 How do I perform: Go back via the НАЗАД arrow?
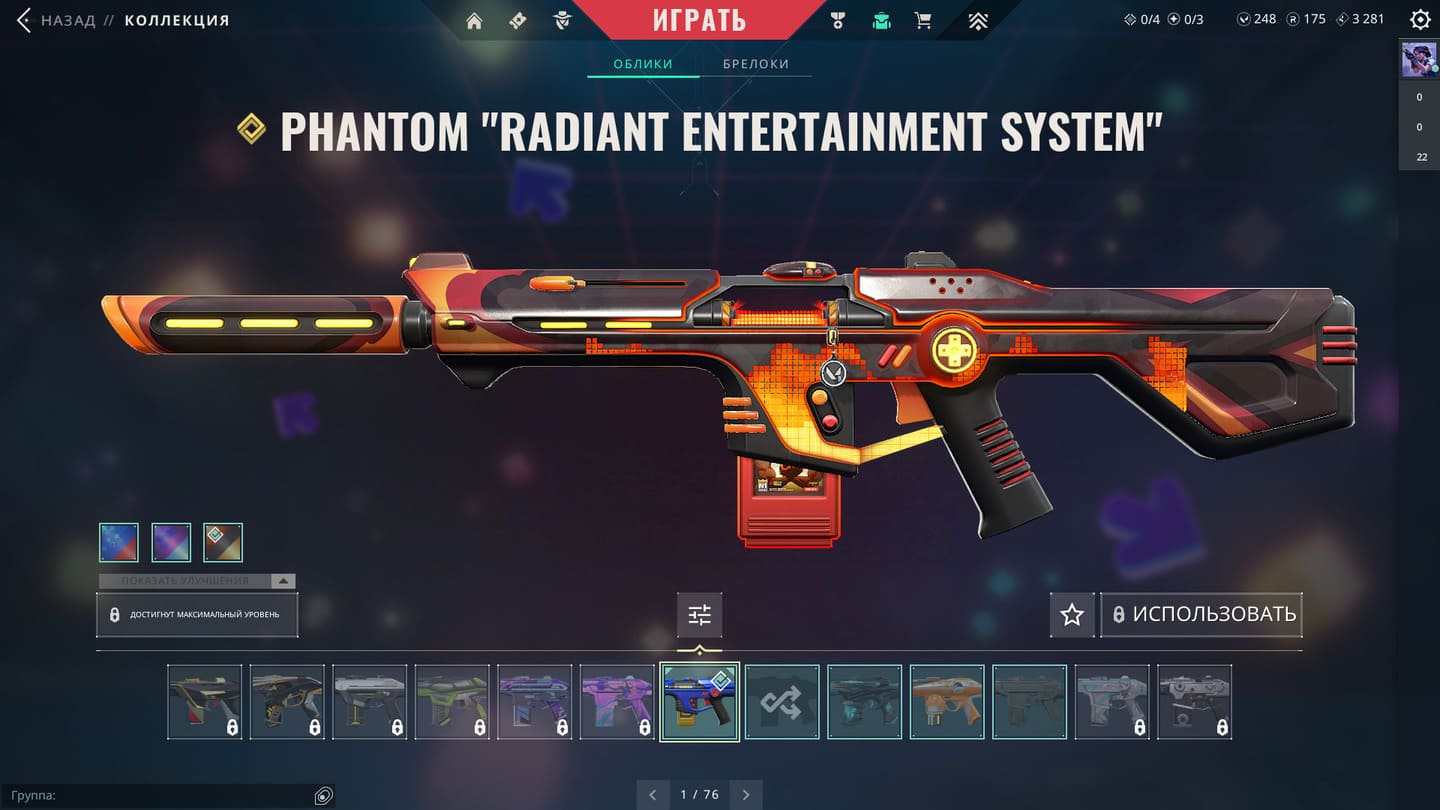(24, 20)
